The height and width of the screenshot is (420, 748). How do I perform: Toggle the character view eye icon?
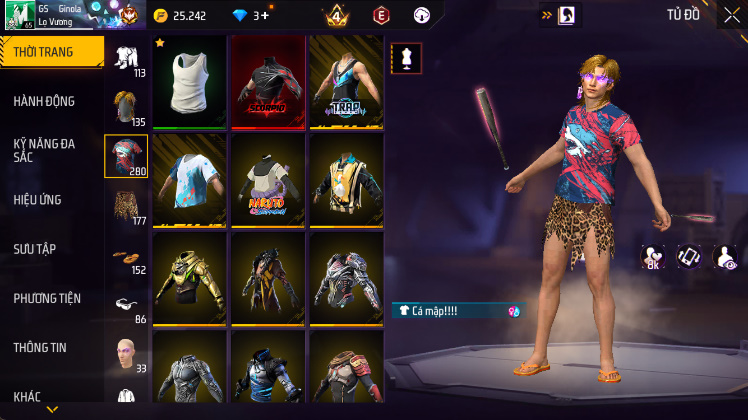pos(725,258)
